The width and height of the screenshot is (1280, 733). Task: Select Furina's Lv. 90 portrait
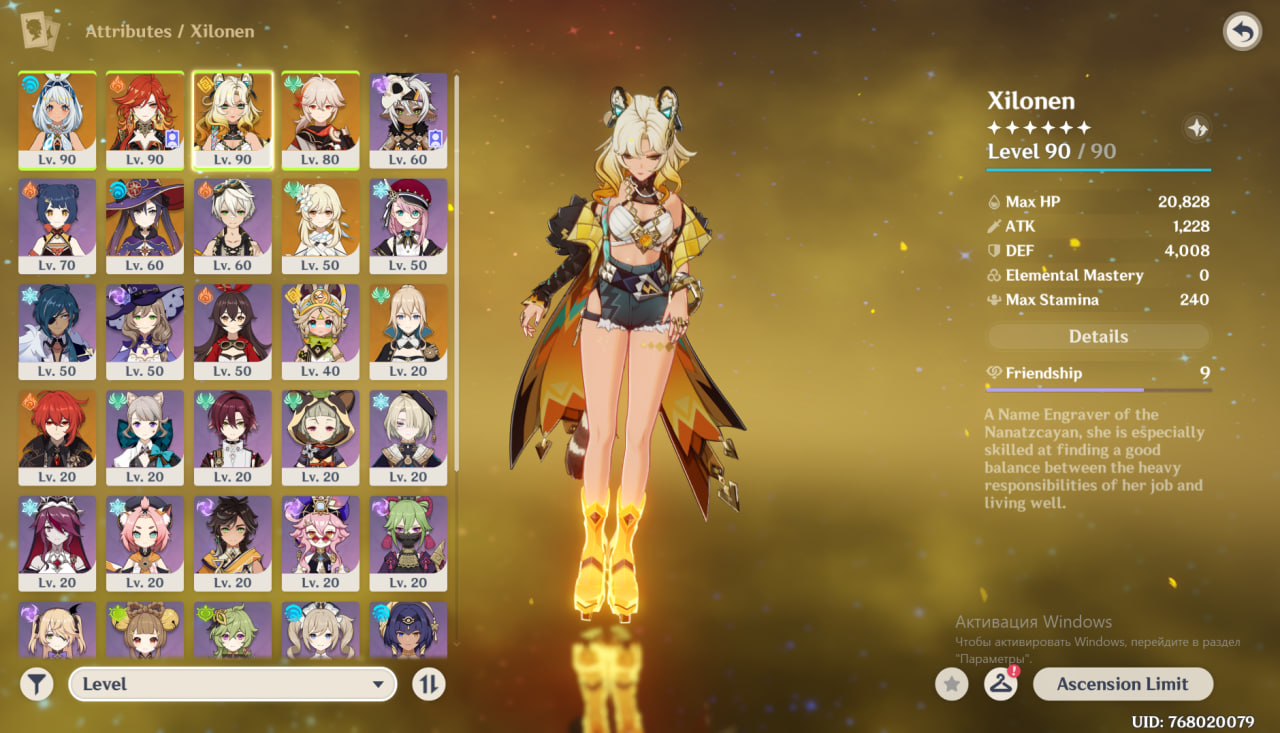tap(57, 120)
